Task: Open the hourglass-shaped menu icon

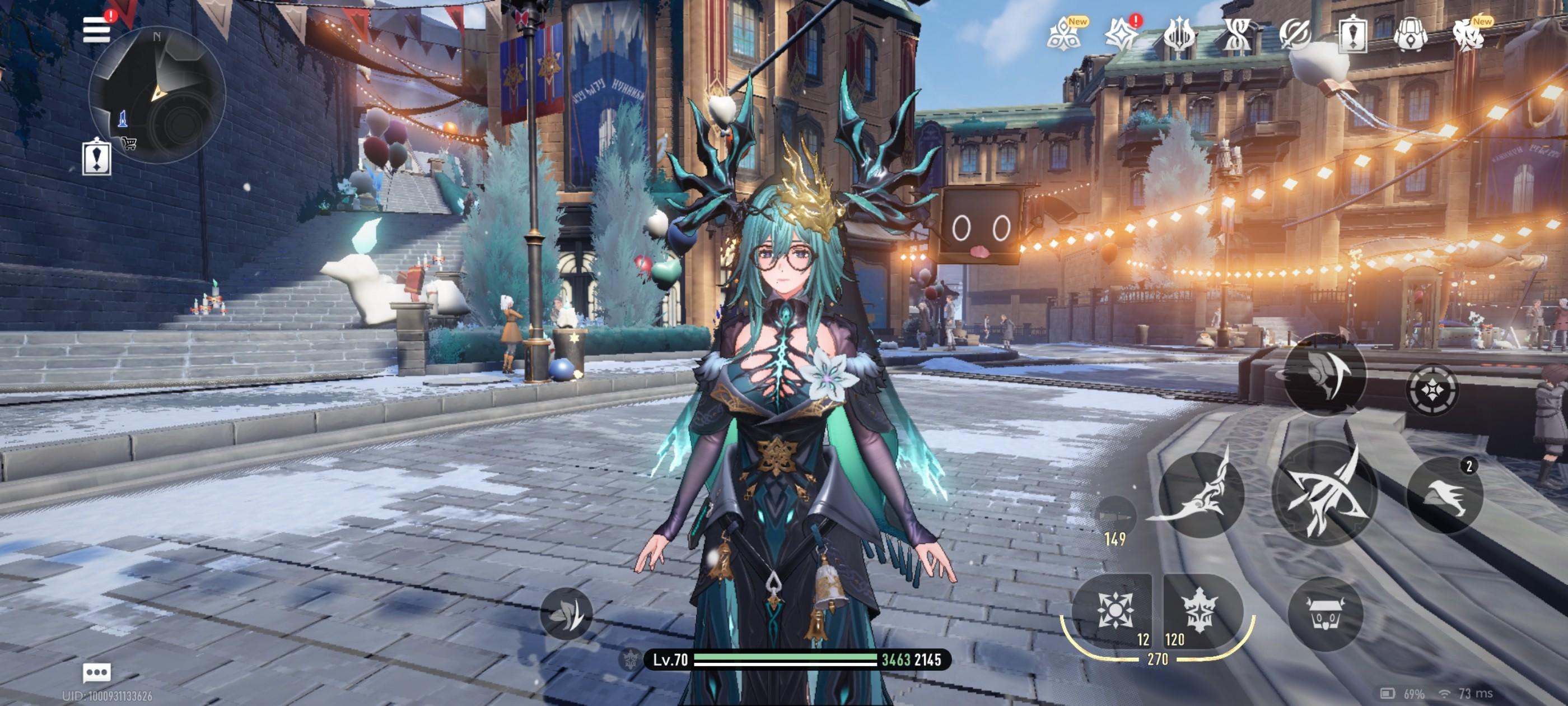Action: tap(1236, 35)
